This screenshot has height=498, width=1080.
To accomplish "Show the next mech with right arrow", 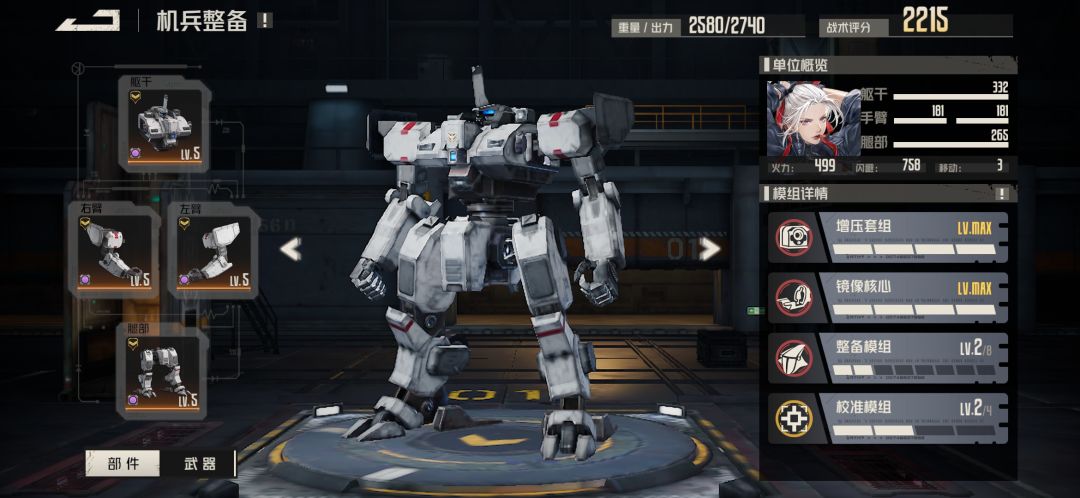I will pos(711,249).
